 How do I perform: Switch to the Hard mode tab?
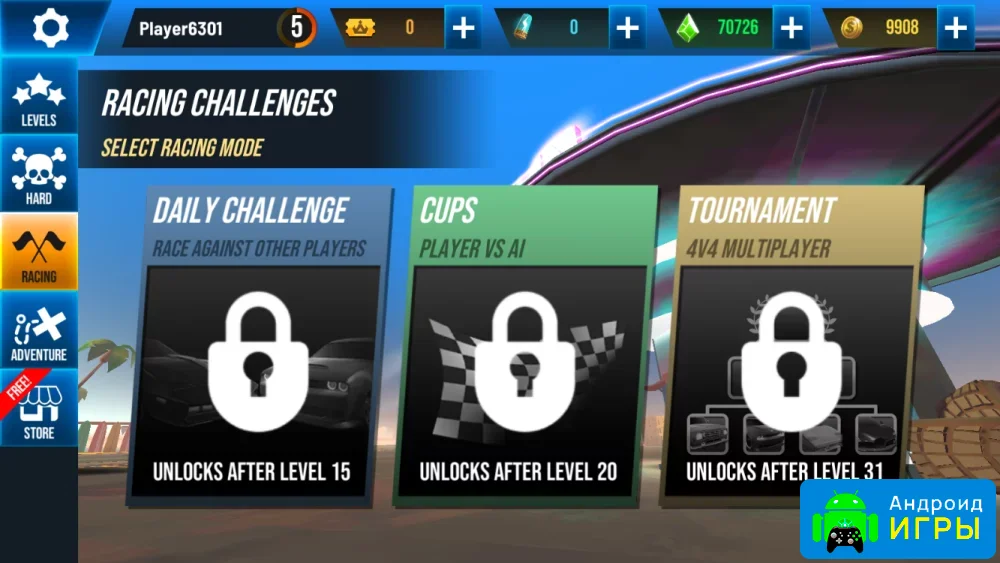tap(39, 176)
